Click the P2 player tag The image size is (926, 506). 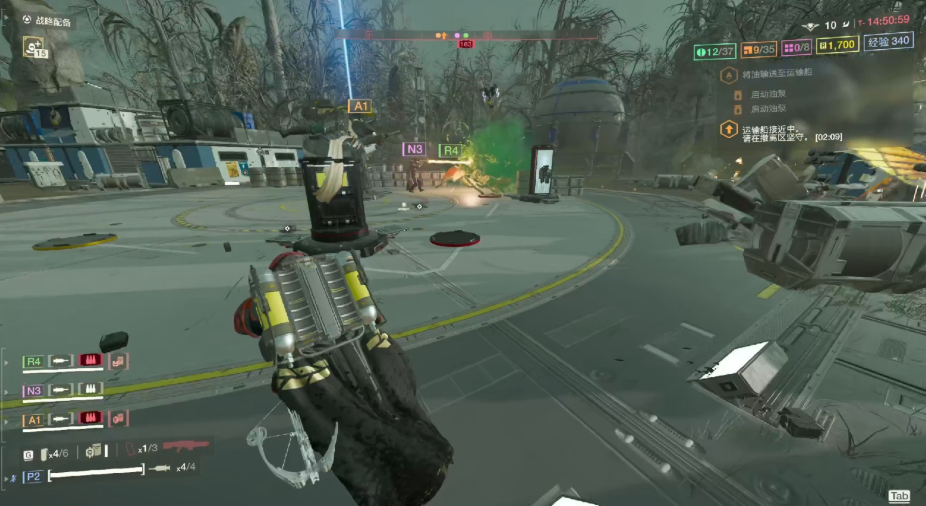point(33,476)
